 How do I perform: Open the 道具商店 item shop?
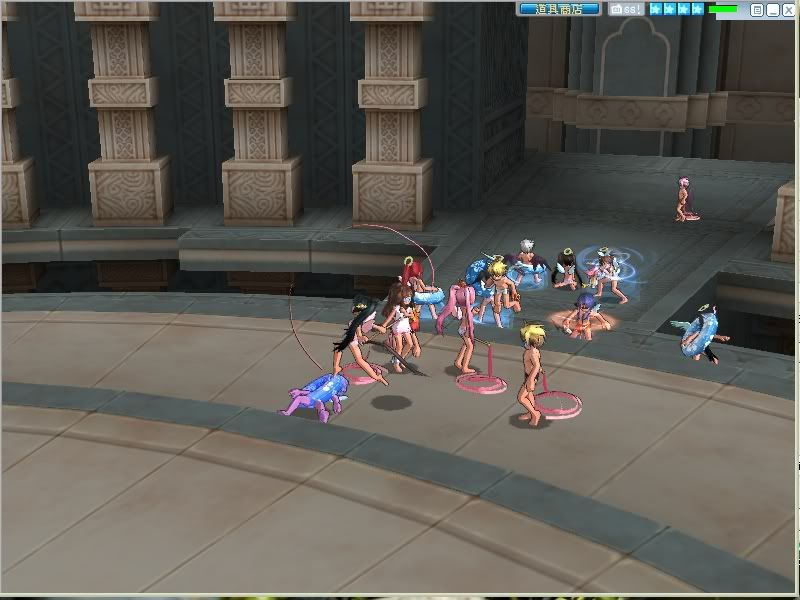coord(559,9)
